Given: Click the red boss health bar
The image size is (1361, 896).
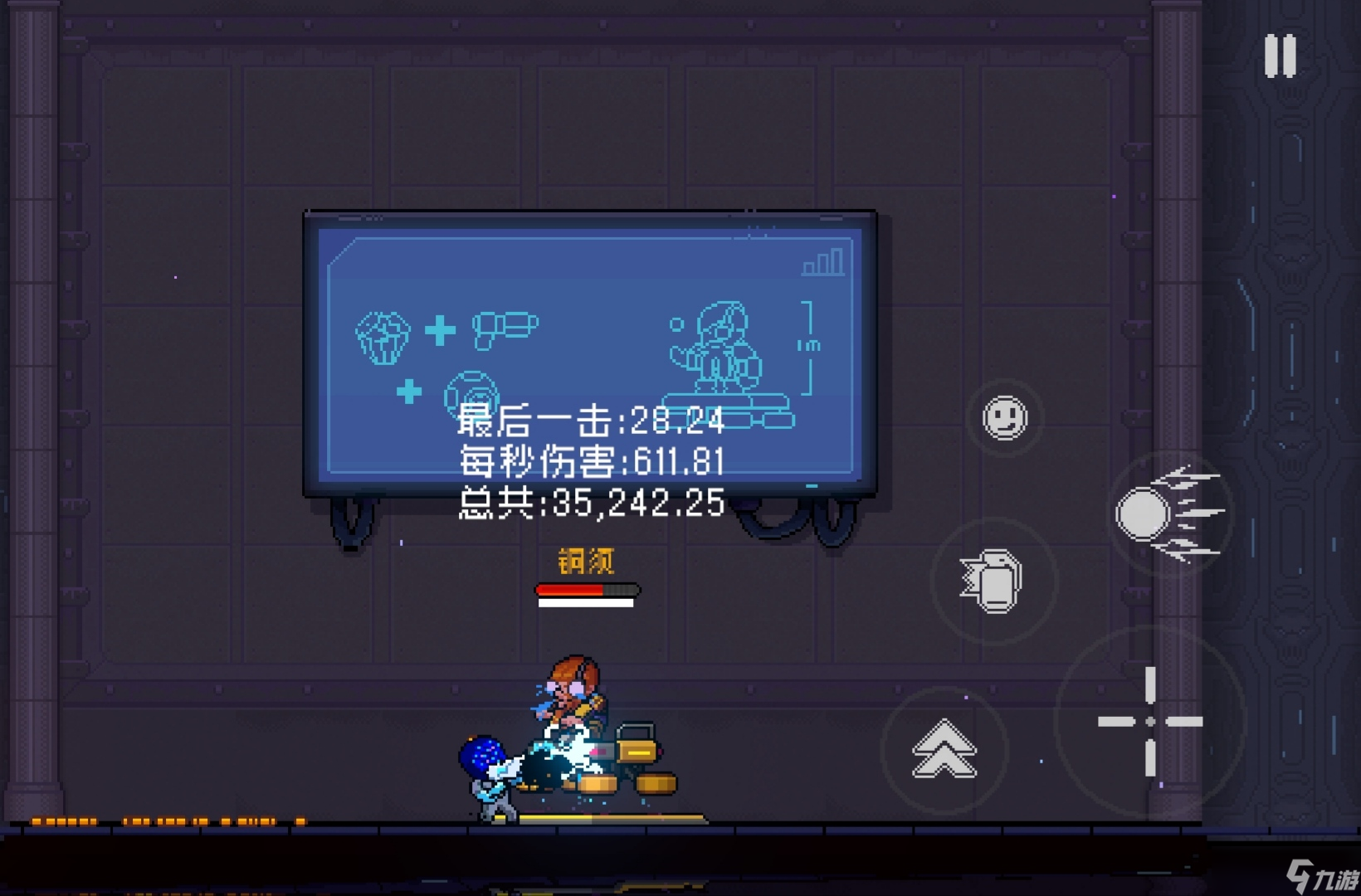Looking at the screenshot, I should click(587, 589).
